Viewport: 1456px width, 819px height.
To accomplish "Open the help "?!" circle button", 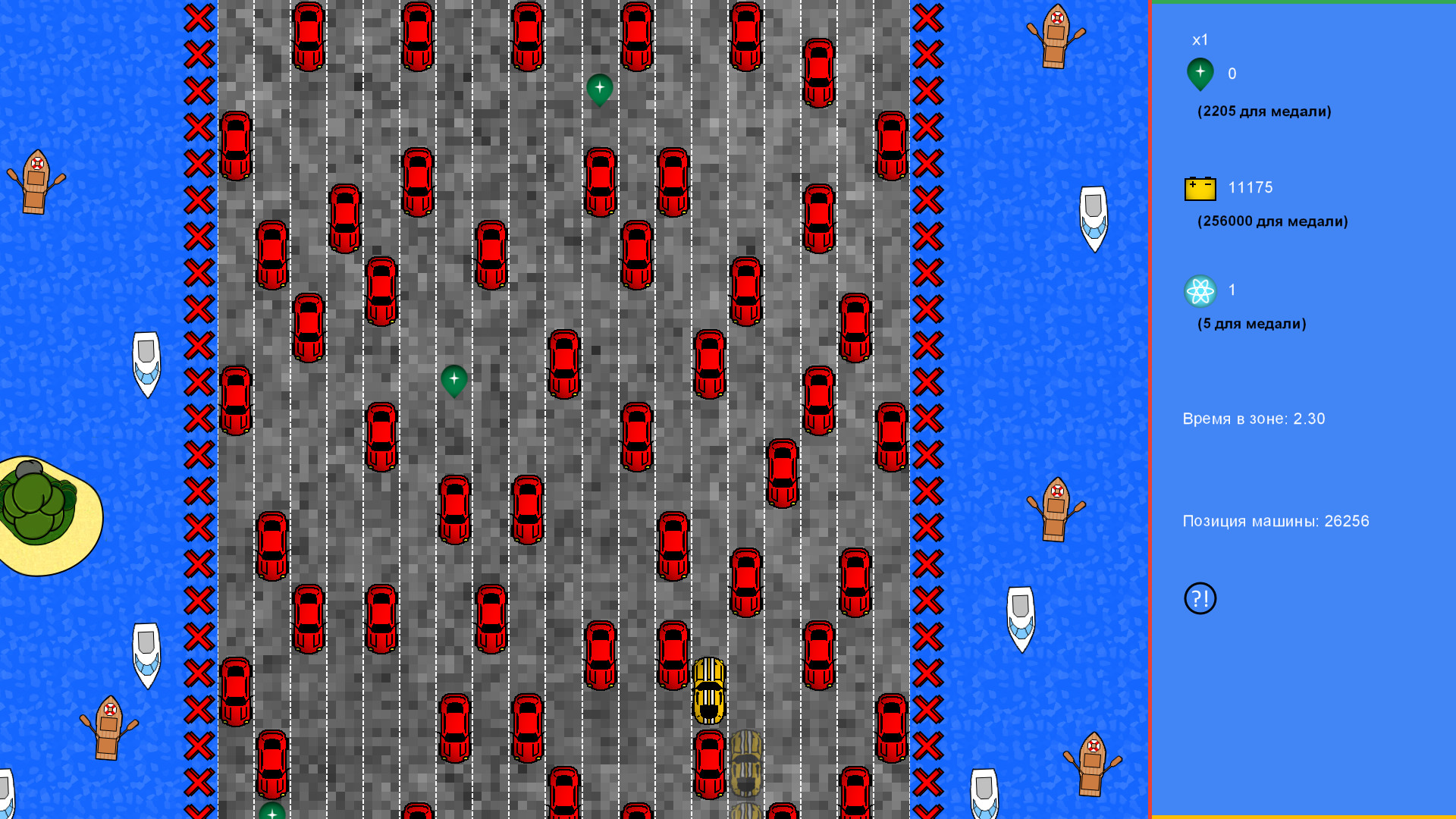I will (1199, 598).
